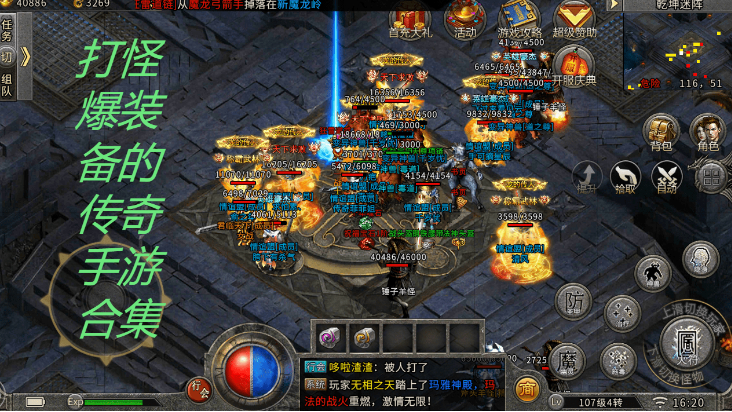Open the minimap of 乾坤迷阵
The width and height of the screenshot is (732, 412).
[677, 48]
